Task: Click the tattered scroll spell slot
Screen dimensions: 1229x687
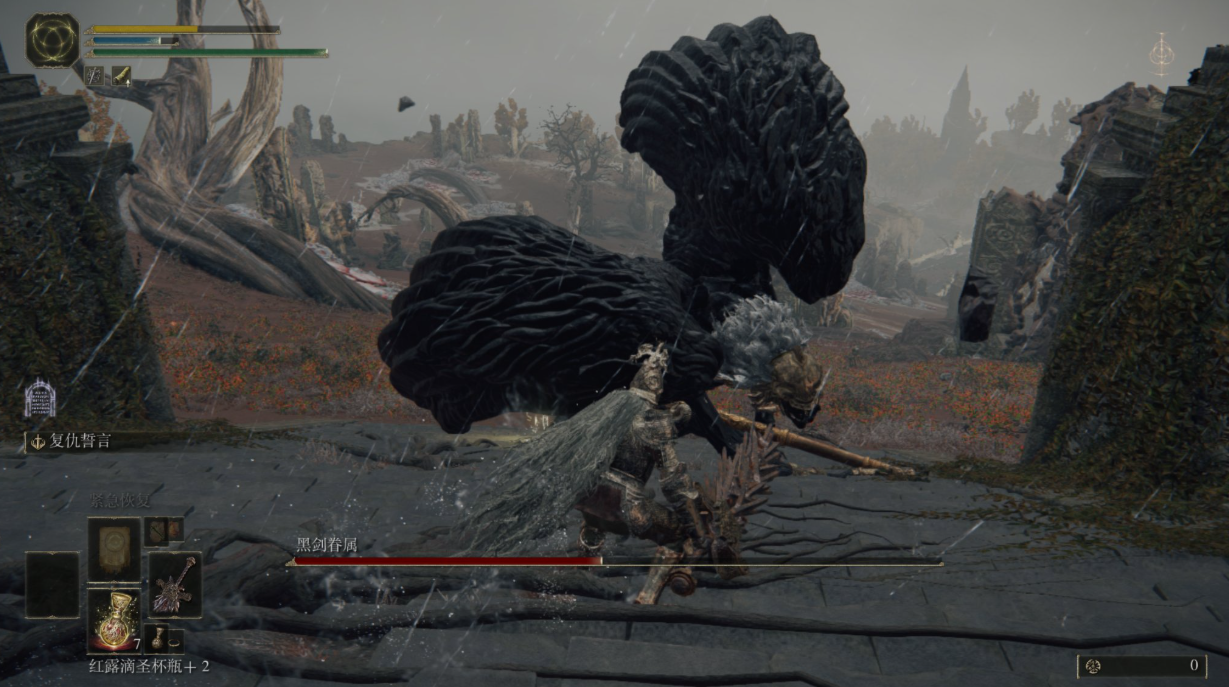Action: click(x=113, y=549)
